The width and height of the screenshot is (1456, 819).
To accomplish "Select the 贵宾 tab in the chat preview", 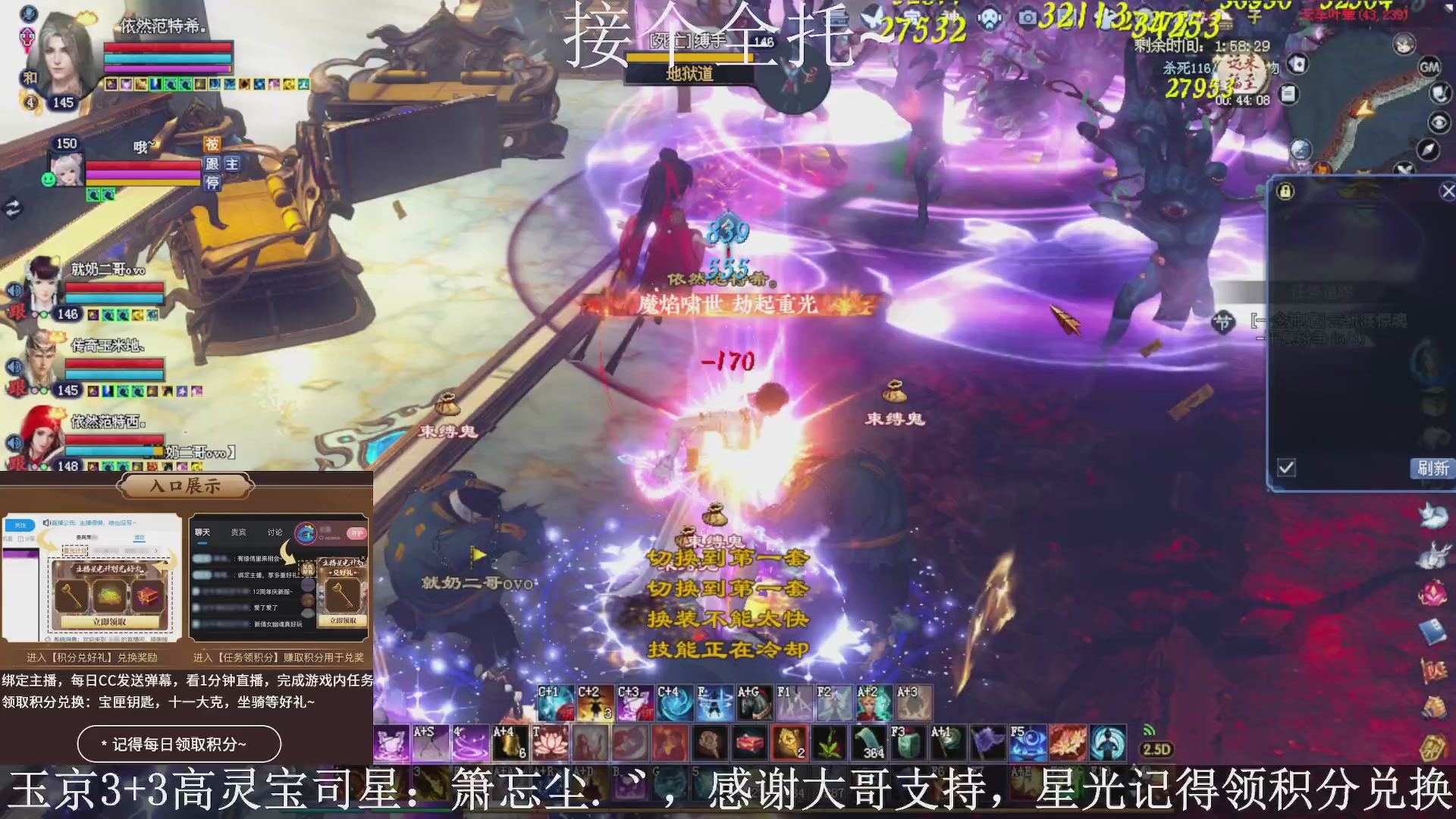I will [238, 532].
